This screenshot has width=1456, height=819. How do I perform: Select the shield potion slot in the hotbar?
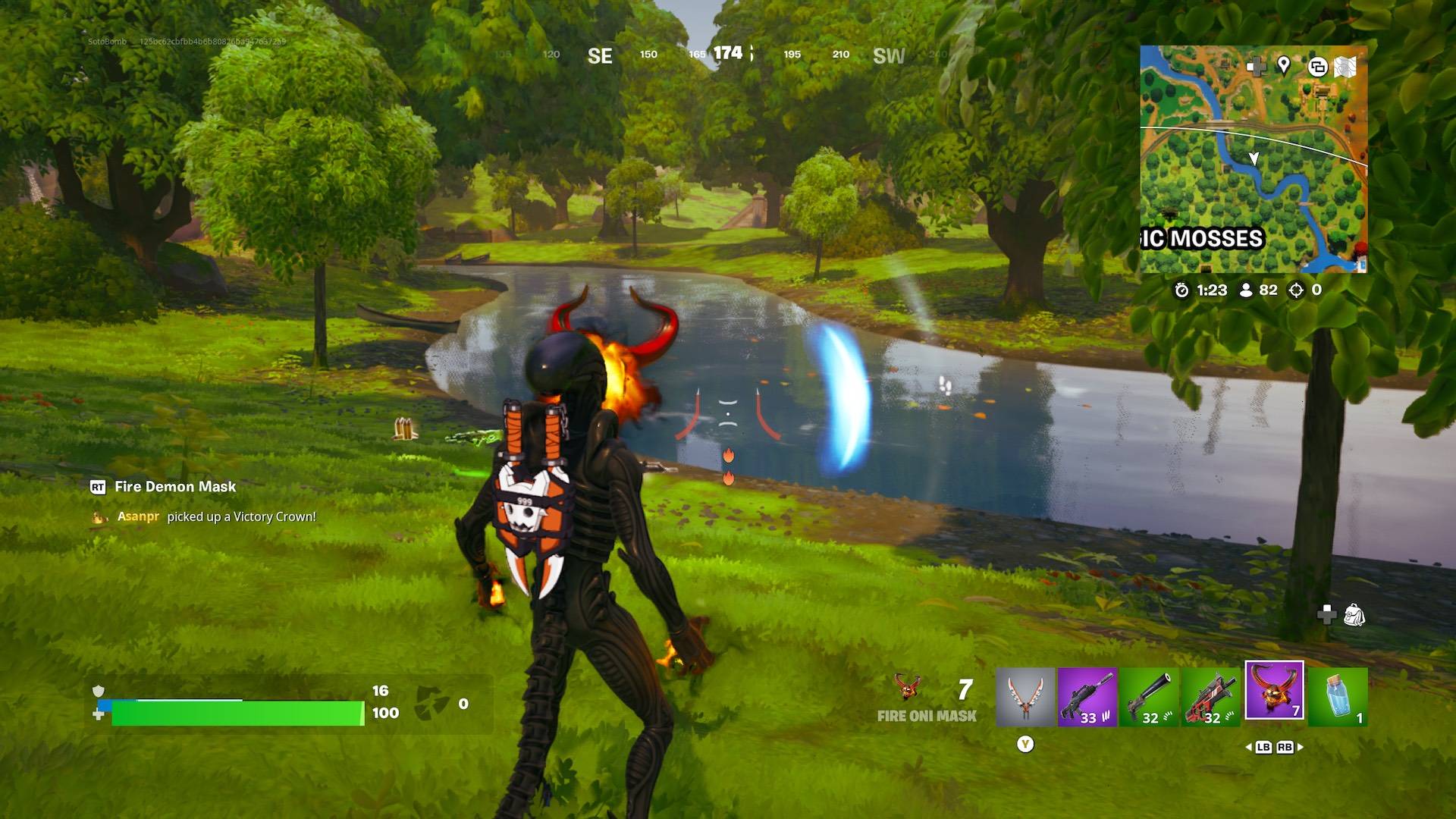1338,696
